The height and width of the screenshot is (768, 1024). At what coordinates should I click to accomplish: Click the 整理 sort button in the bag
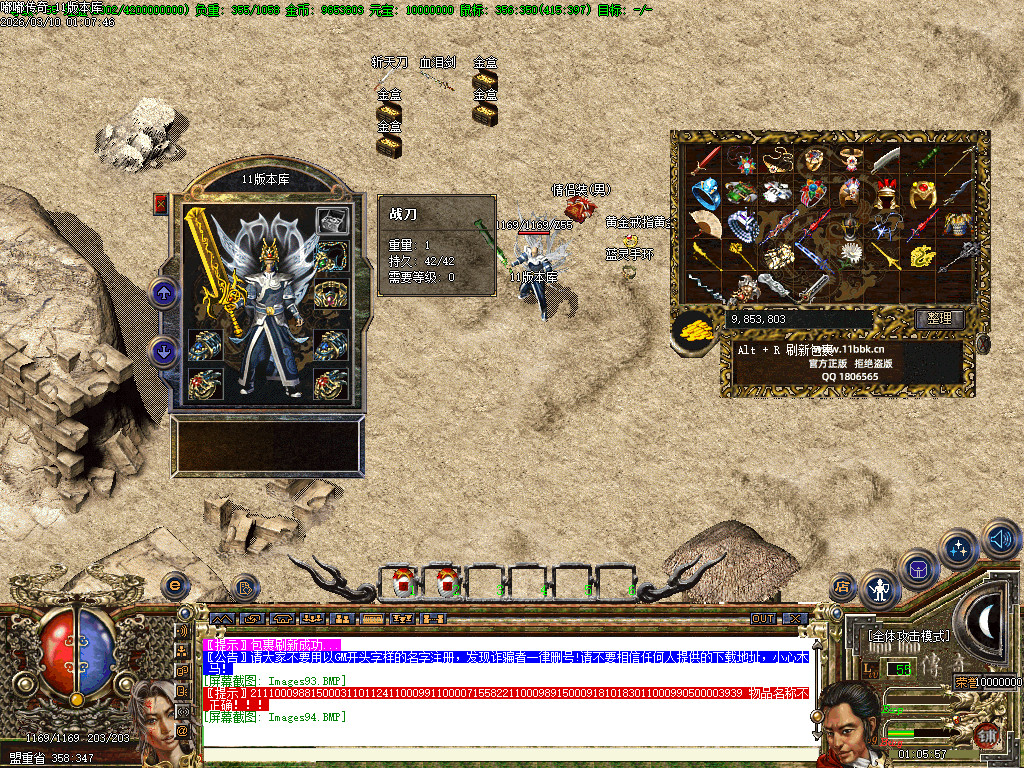click(x=939, y=319)
